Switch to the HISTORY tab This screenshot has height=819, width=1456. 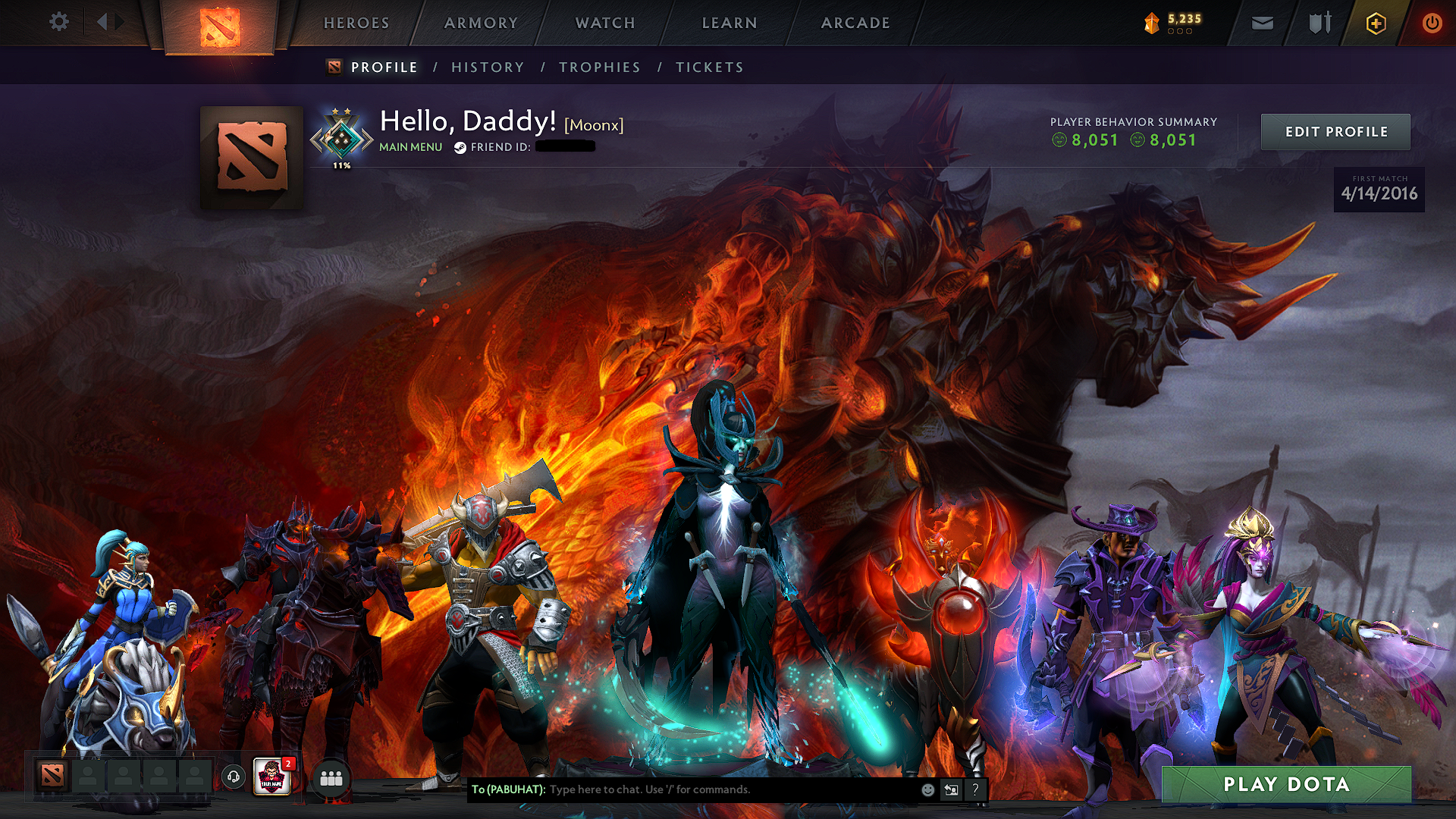pos(487,67)
